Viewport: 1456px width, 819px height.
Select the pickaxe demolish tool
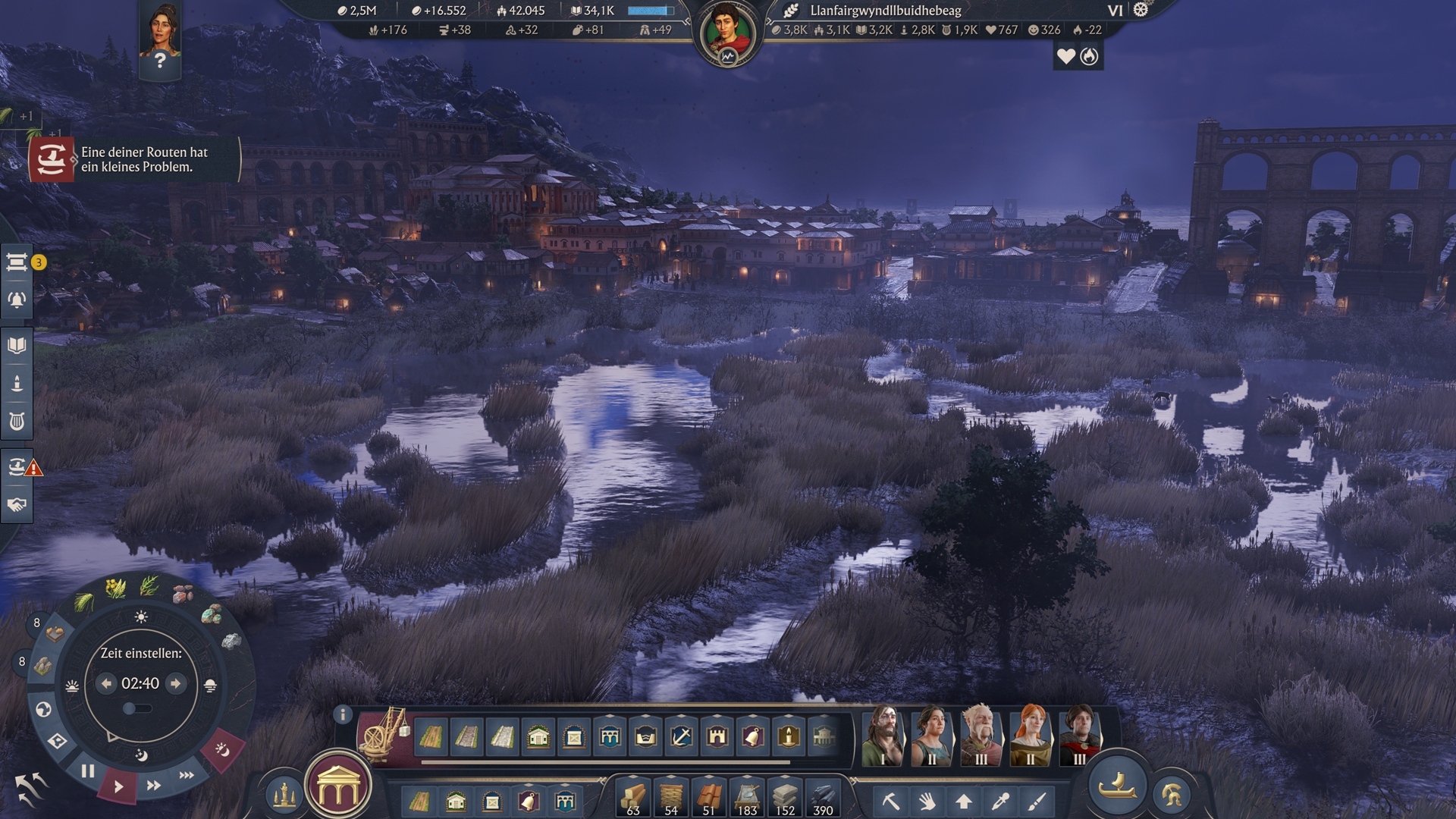point(890,801)
